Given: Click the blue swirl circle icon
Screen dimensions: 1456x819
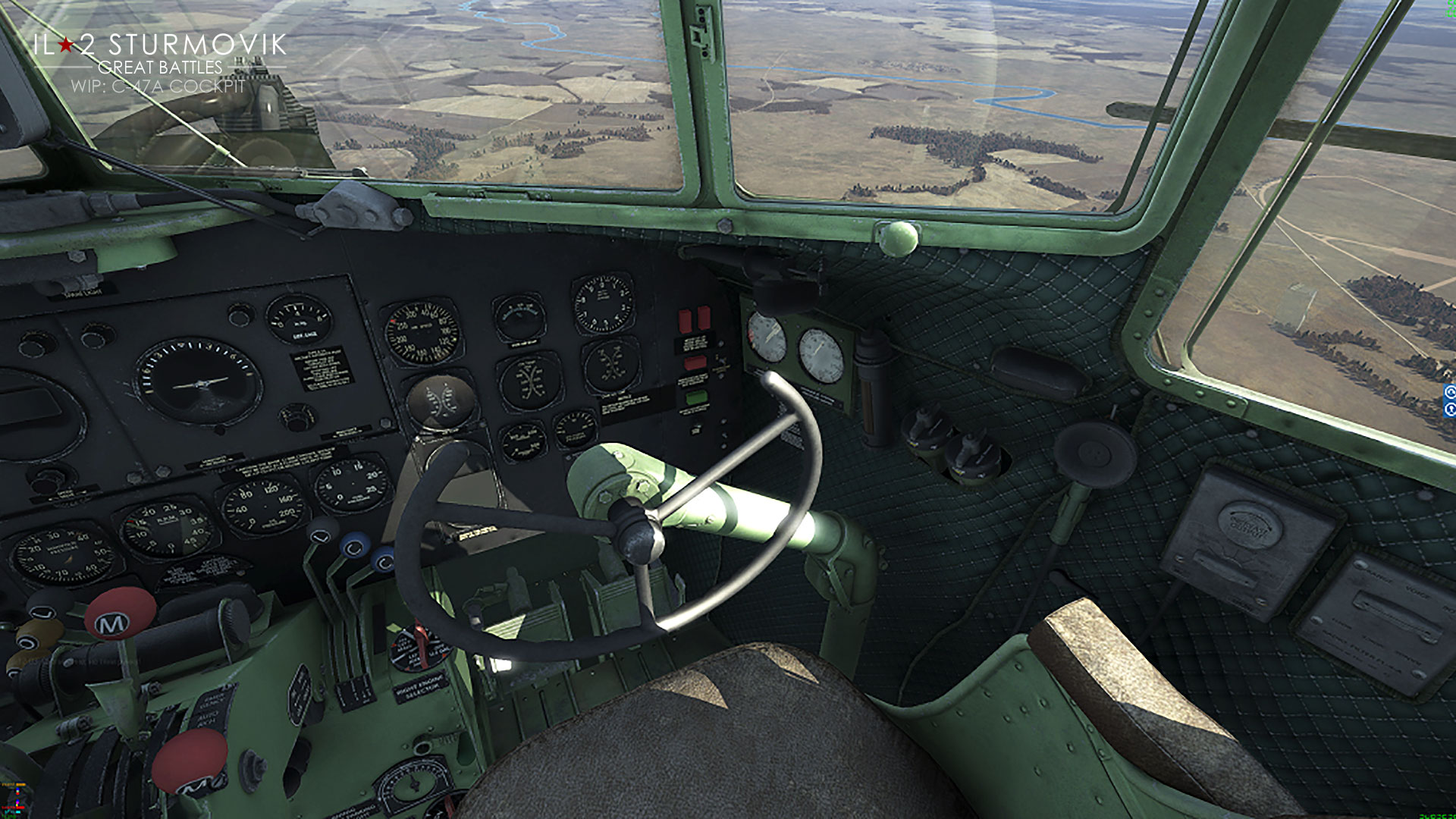Looking at the screenshot, I should 1451,392.
